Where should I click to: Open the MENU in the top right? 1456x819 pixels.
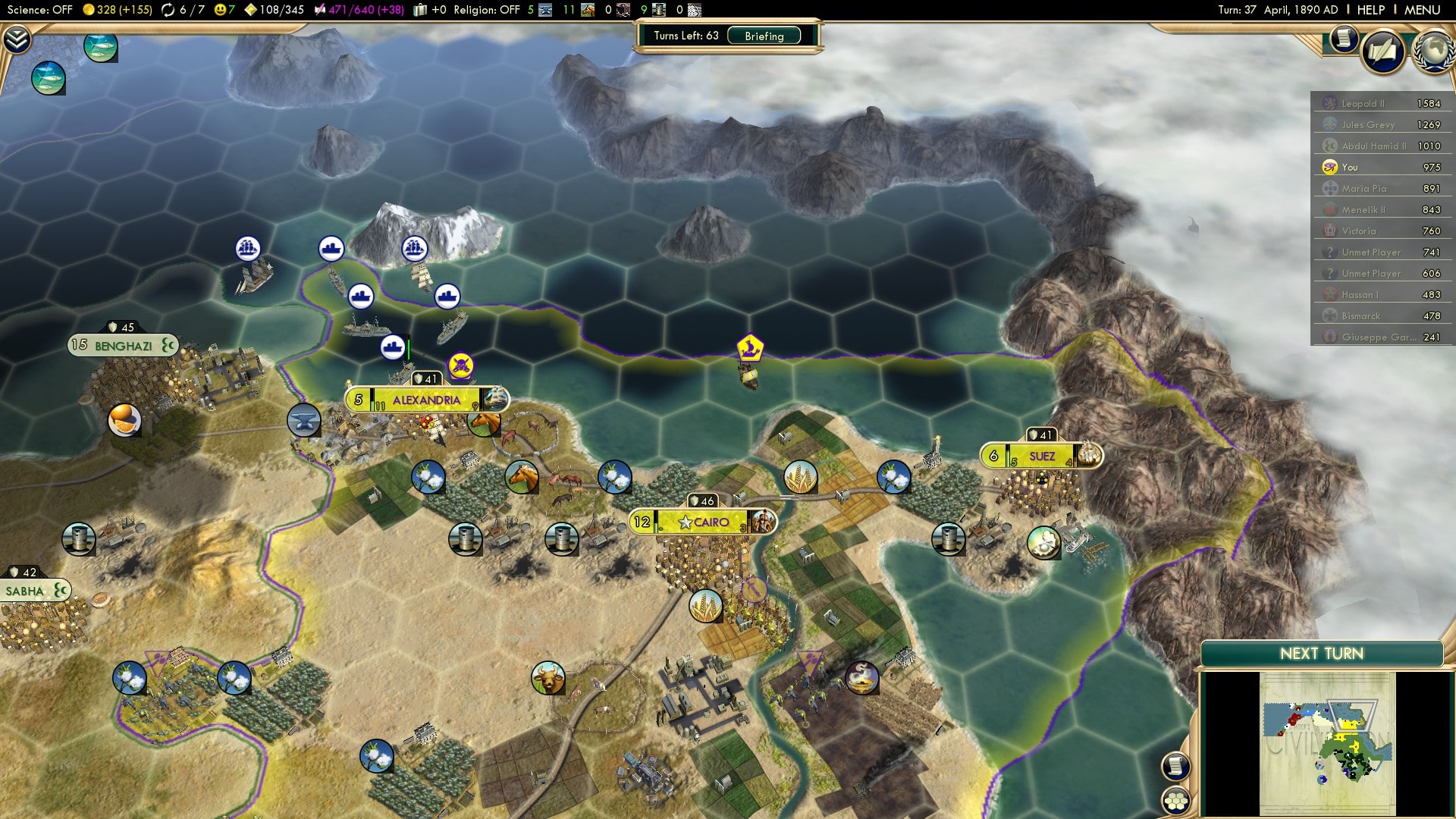click(x=1424, y=10)
